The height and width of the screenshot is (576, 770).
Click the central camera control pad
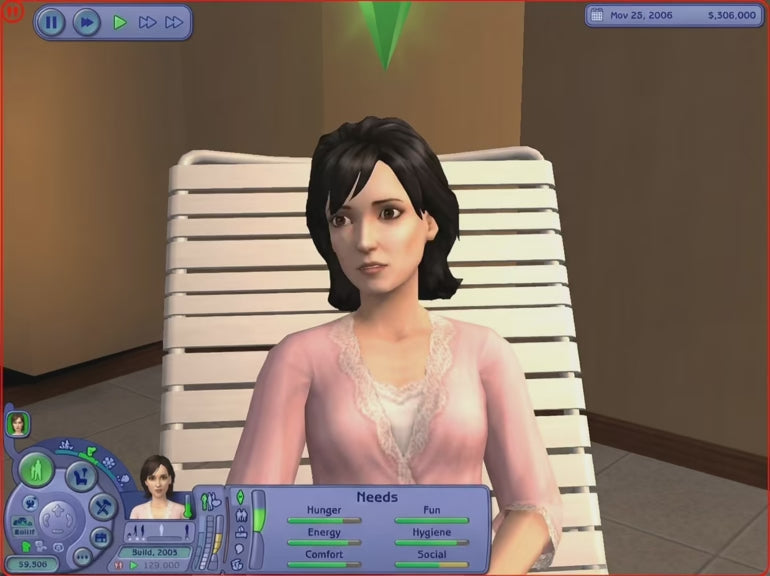[56, 518]
